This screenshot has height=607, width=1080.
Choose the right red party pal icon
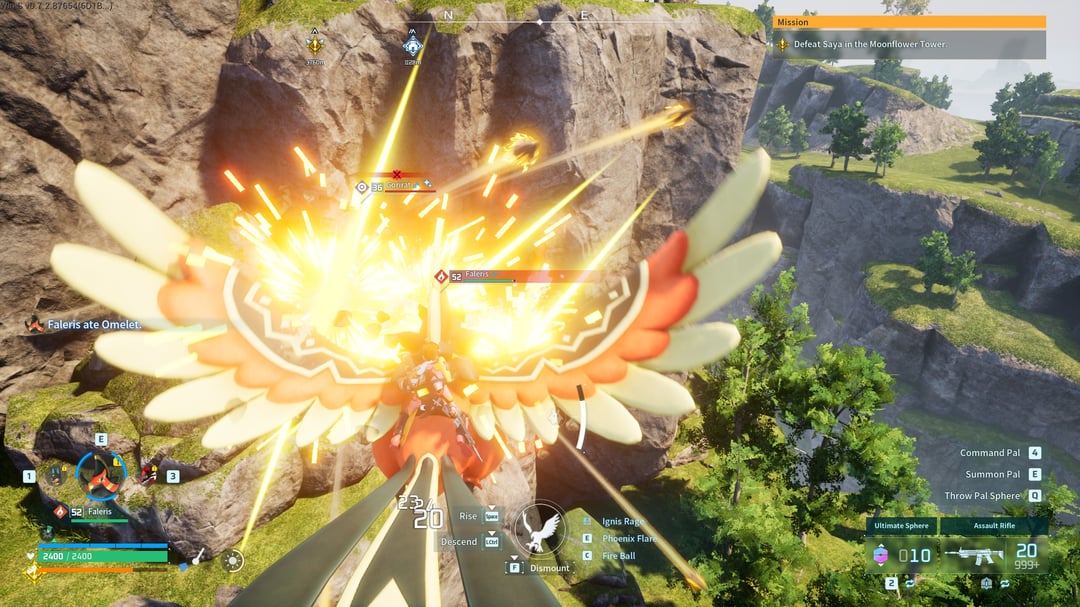pos(149,475)
